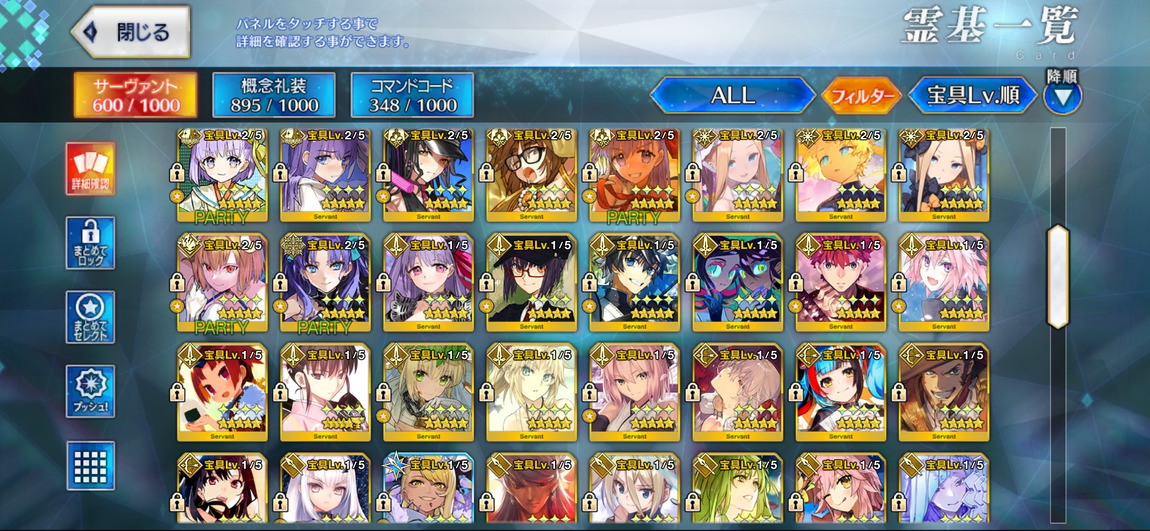Image resolution: width=1150 pixels, height=531 pixels.
Task: Select the brown-haired glasses servant card
Action: [x=531, y=175]
